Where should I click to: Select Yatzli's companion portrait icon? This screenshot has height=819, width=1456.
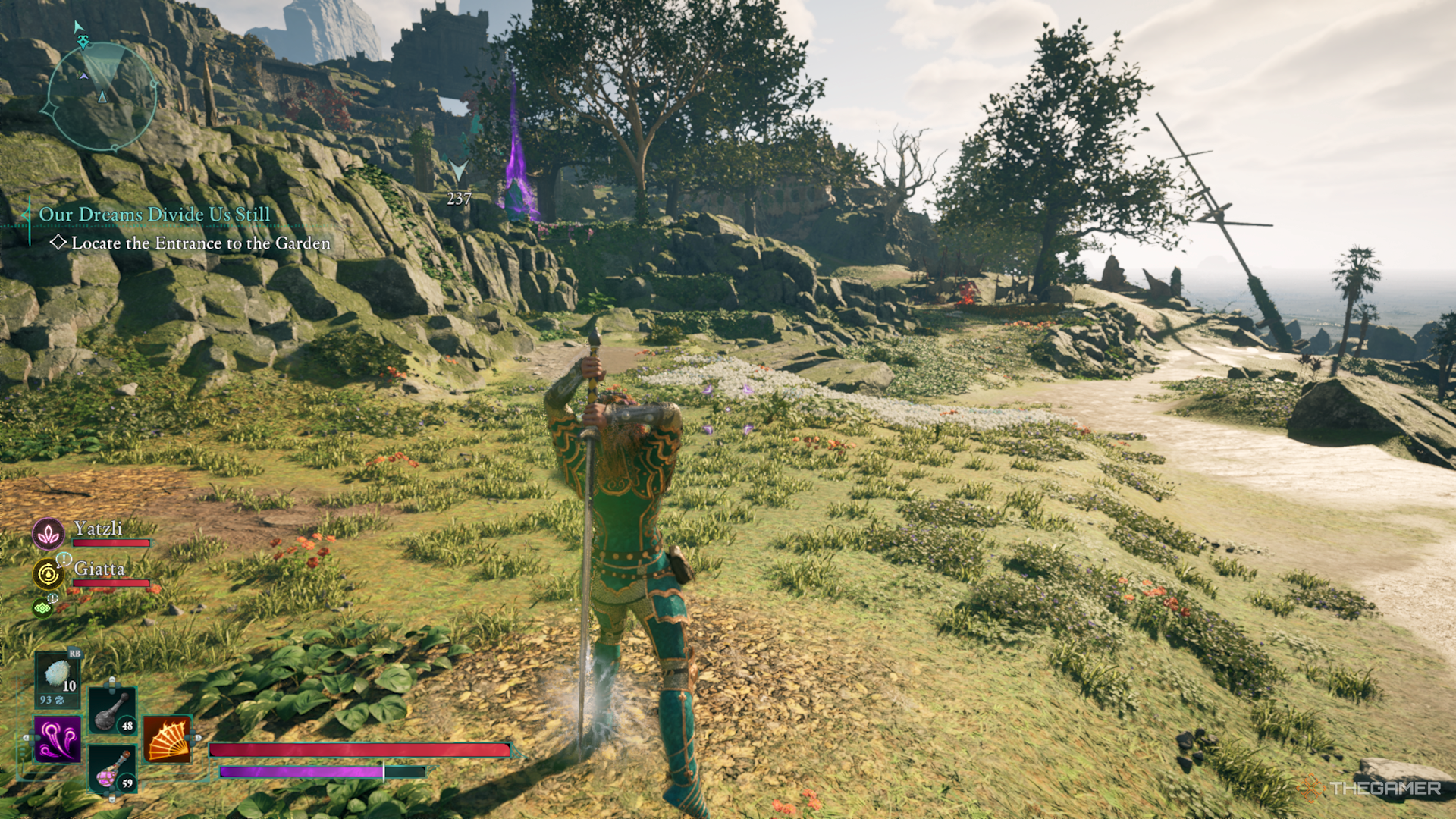point(49,534)
